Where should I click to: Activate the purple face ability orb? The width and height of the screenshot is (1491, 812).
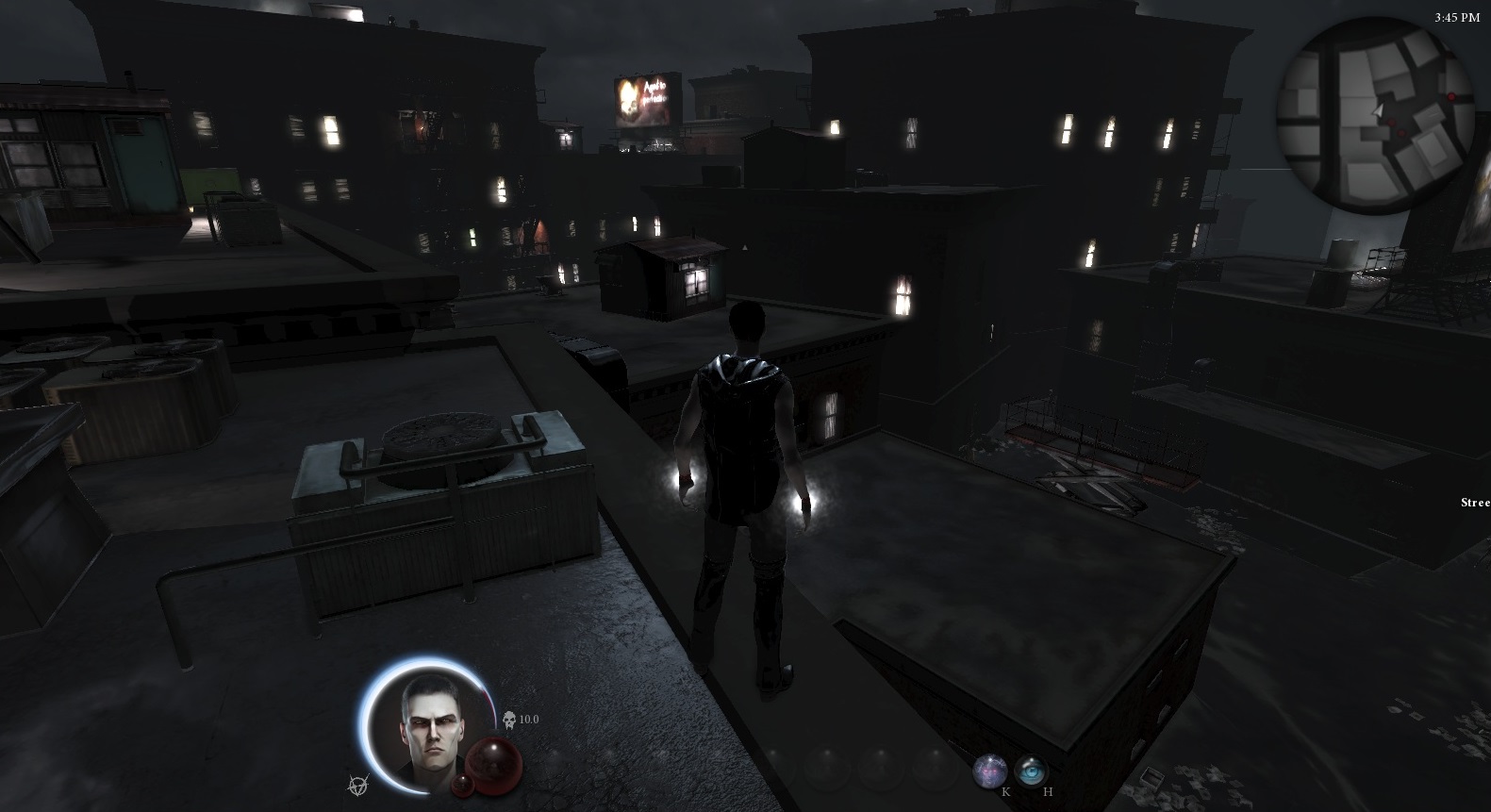click(x=988, y=771)
